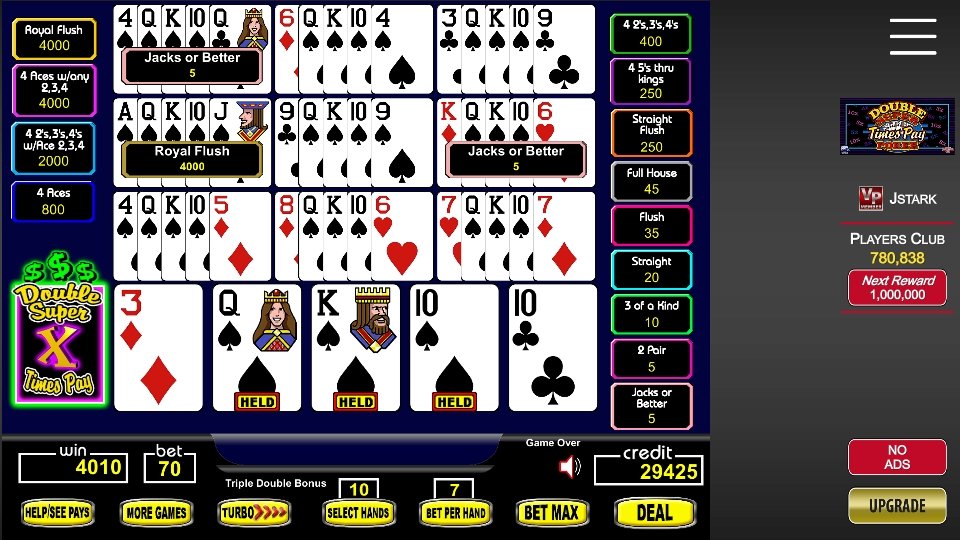Open the hamburger menu
This screenshot has width=960, height=540.
(x=912, y=37)
